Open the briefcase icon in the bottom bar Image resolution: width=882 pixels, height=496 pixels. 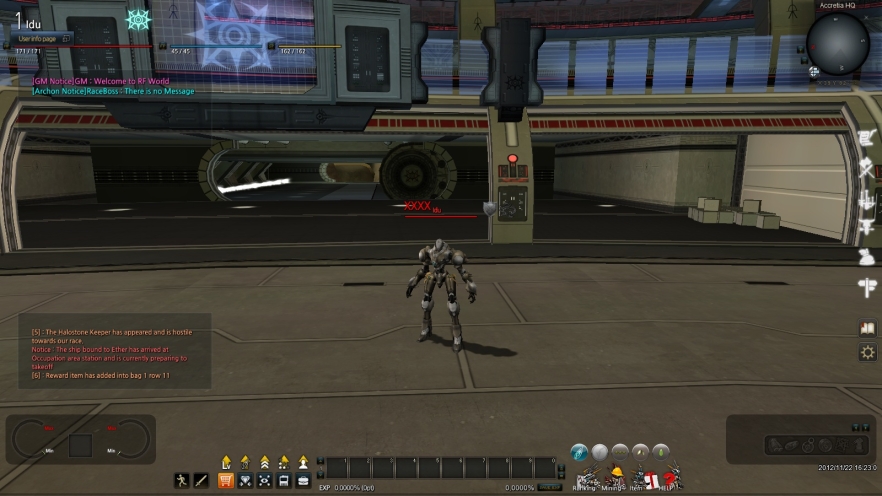302,480
